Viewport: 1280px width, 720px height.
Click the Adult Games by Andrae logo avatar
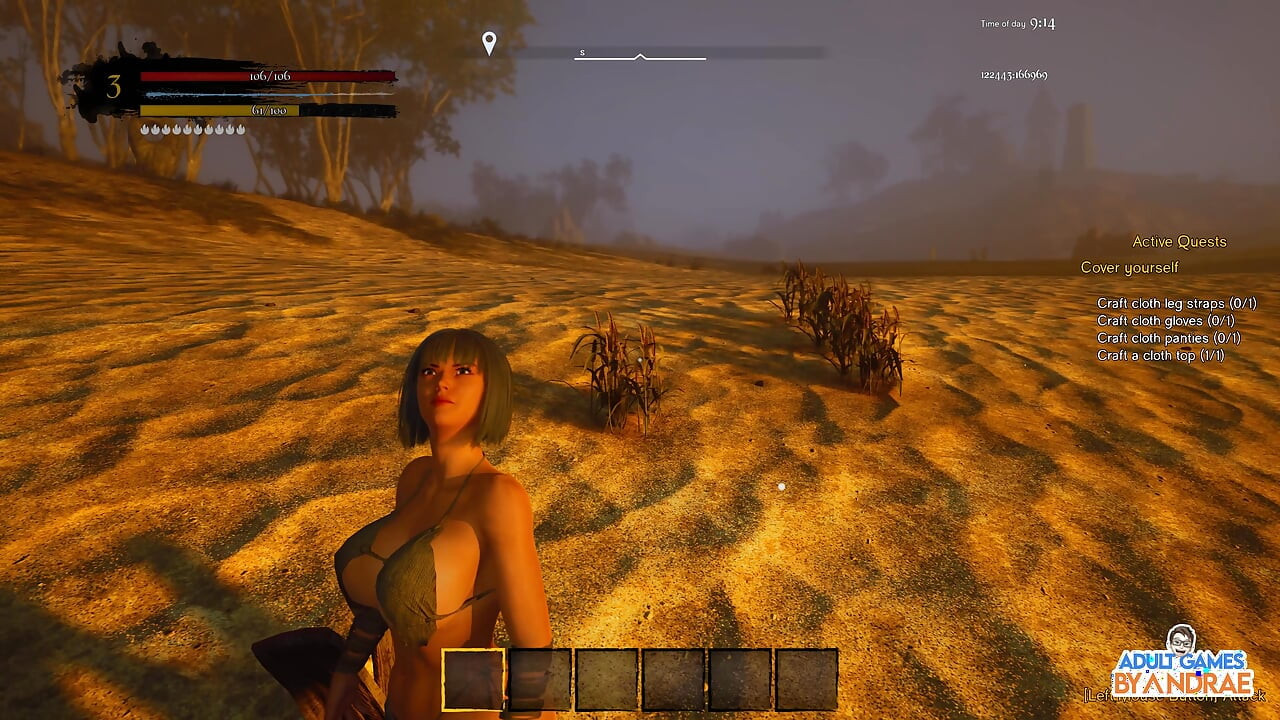tap(1181, 641)
